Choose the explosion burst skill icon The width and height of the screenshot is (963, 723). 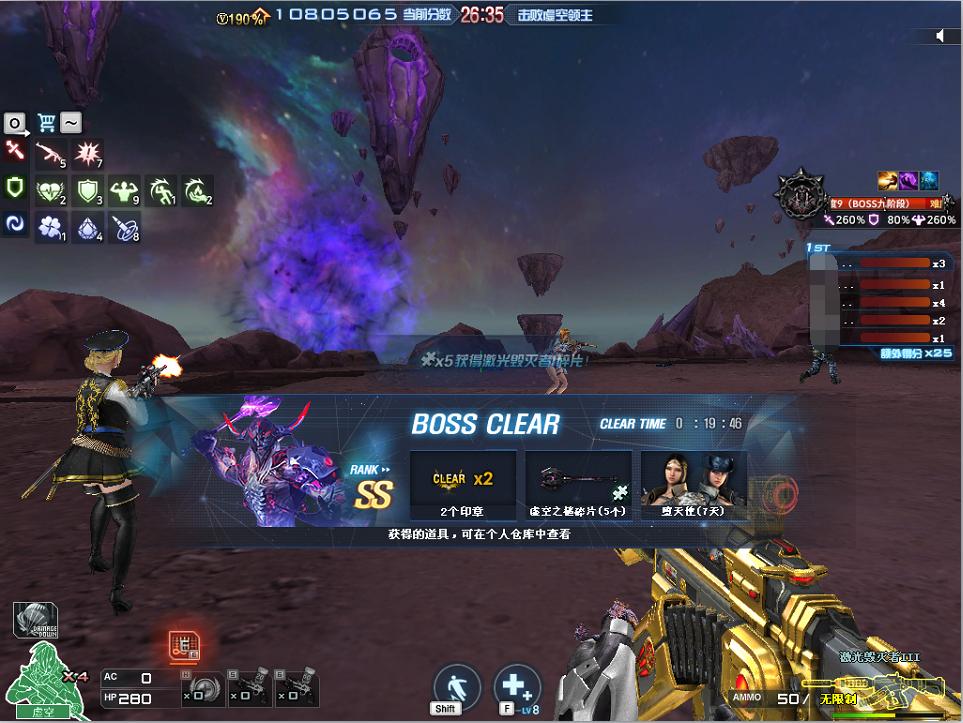tap(89, 154)
